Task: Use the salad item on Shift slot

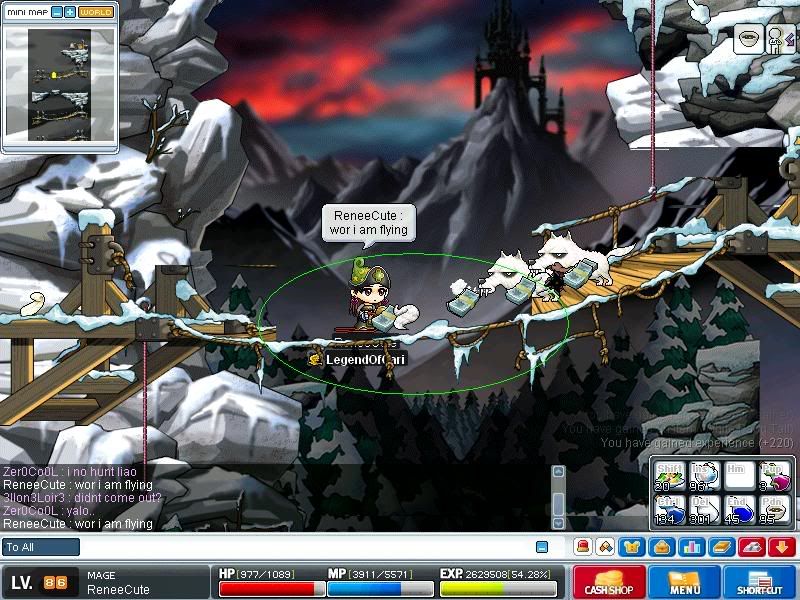Action: pos(668,477)
